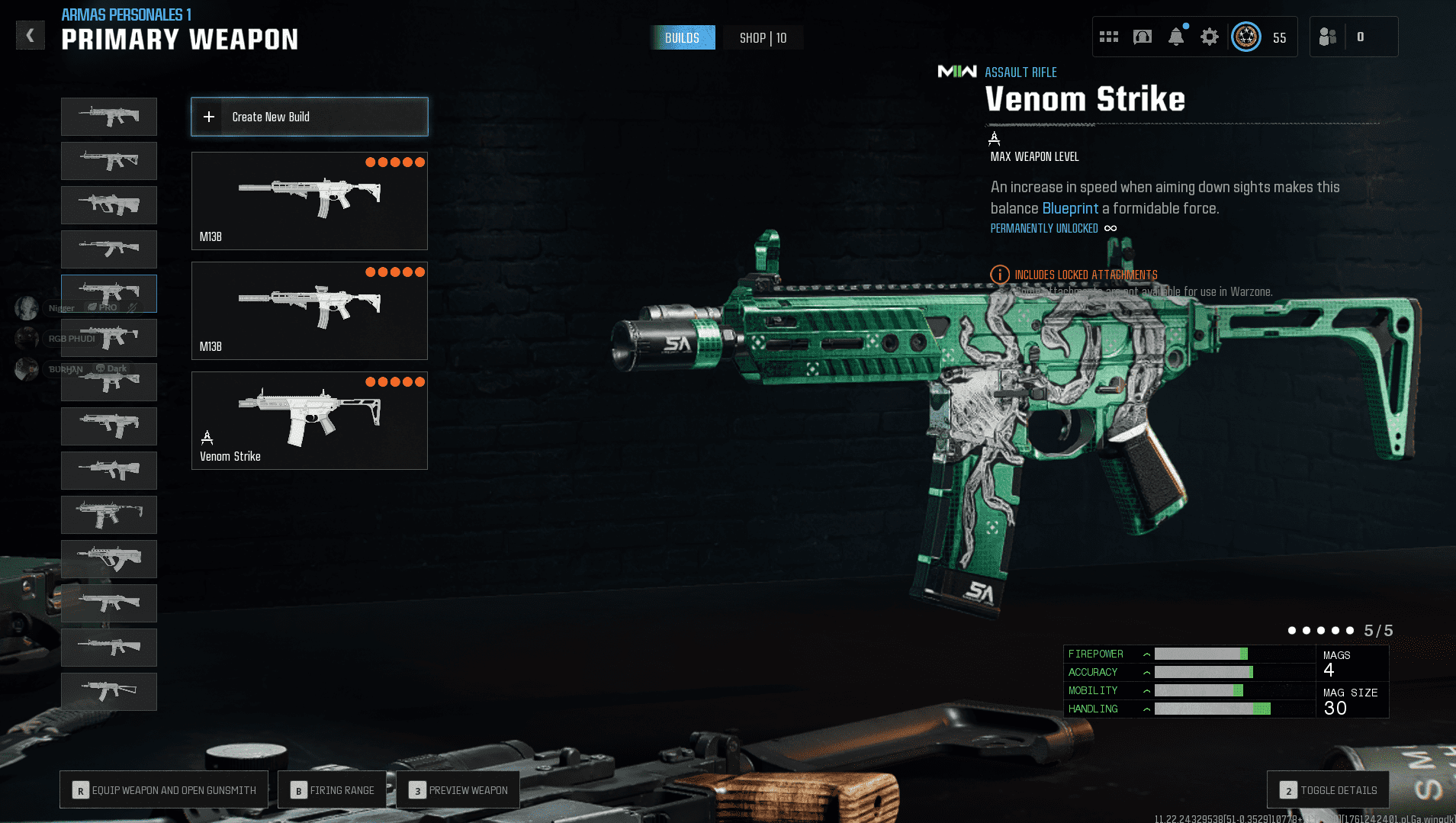Click the blue Blueprint link in description
The image size is (1456, 823).
coord(1070,208)
